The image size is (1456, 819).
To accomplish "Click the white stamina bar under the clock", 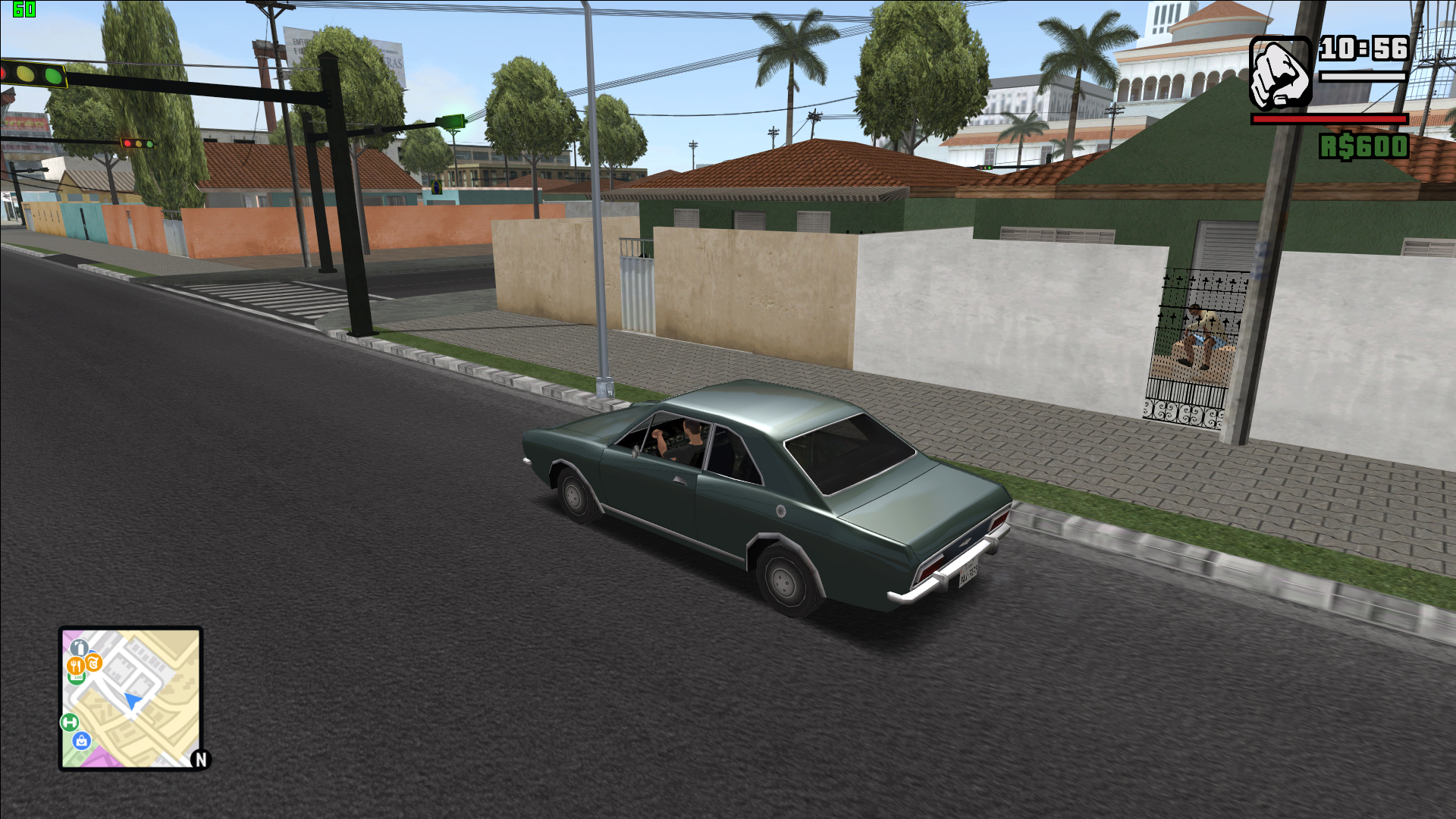I will pyautogui.click(x=1363, y=77).
